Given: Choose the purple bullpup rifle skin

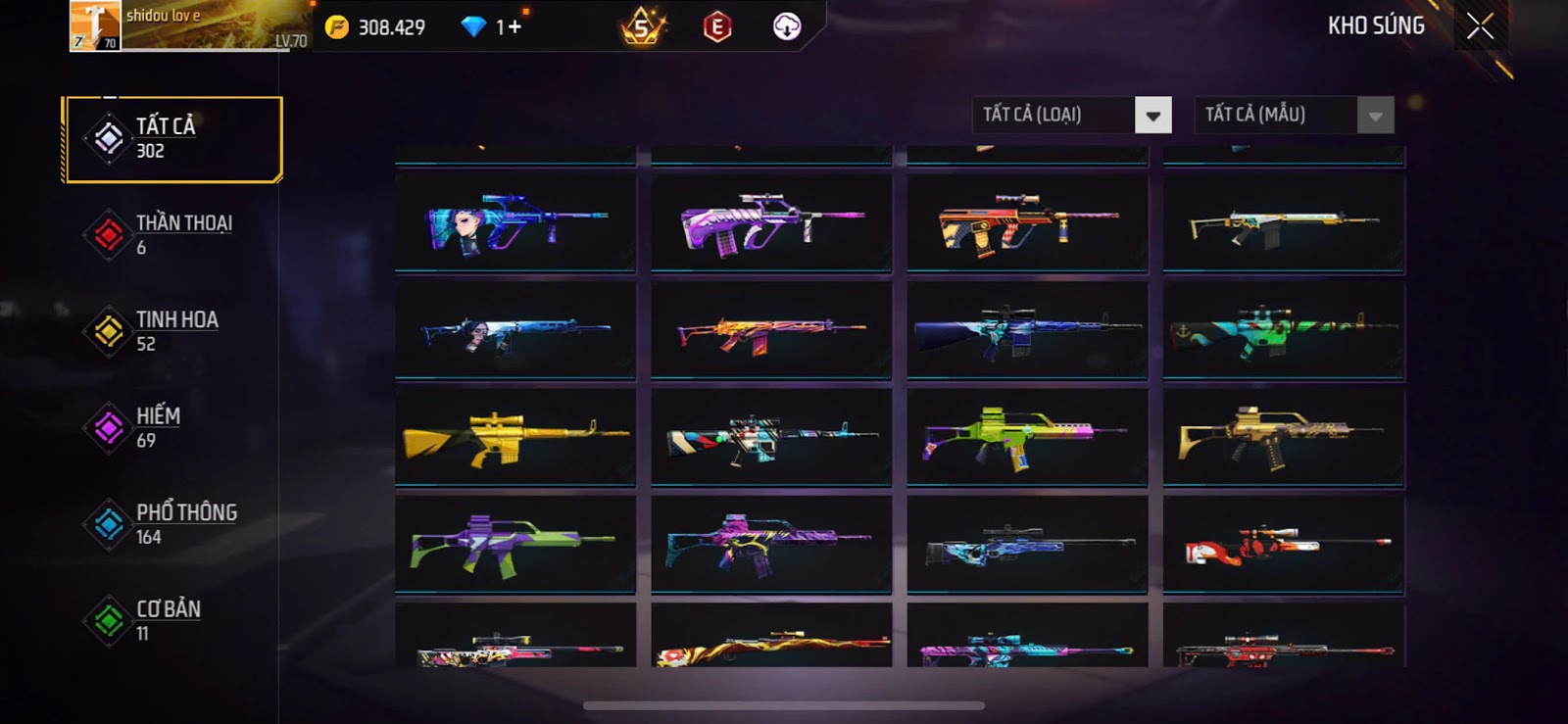Looking at the screenshot, I should (771, 223).
